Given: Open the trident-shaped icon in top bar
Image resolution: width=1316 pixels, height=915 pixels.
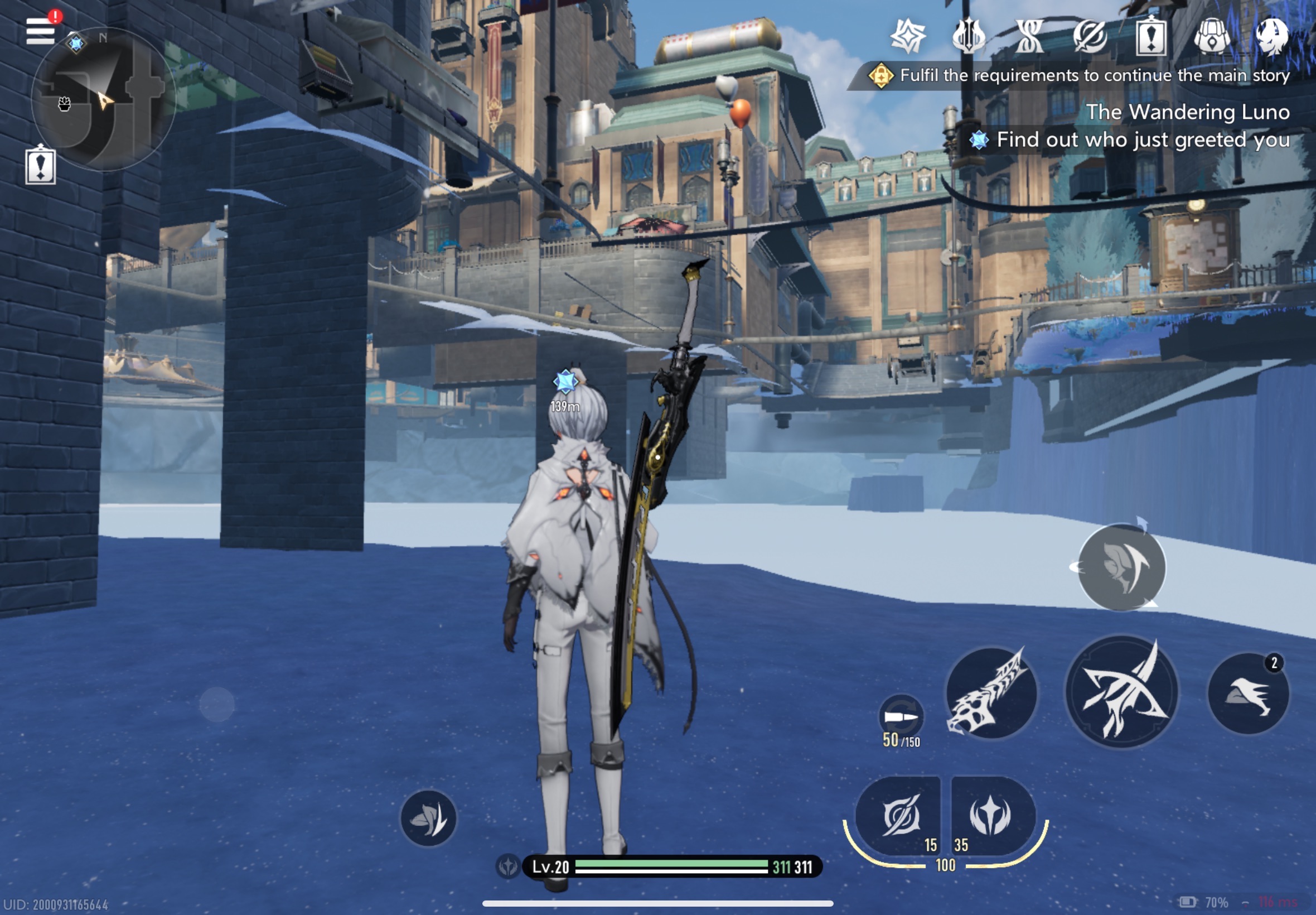Looking at the screenshot, I should pos(969,36).
